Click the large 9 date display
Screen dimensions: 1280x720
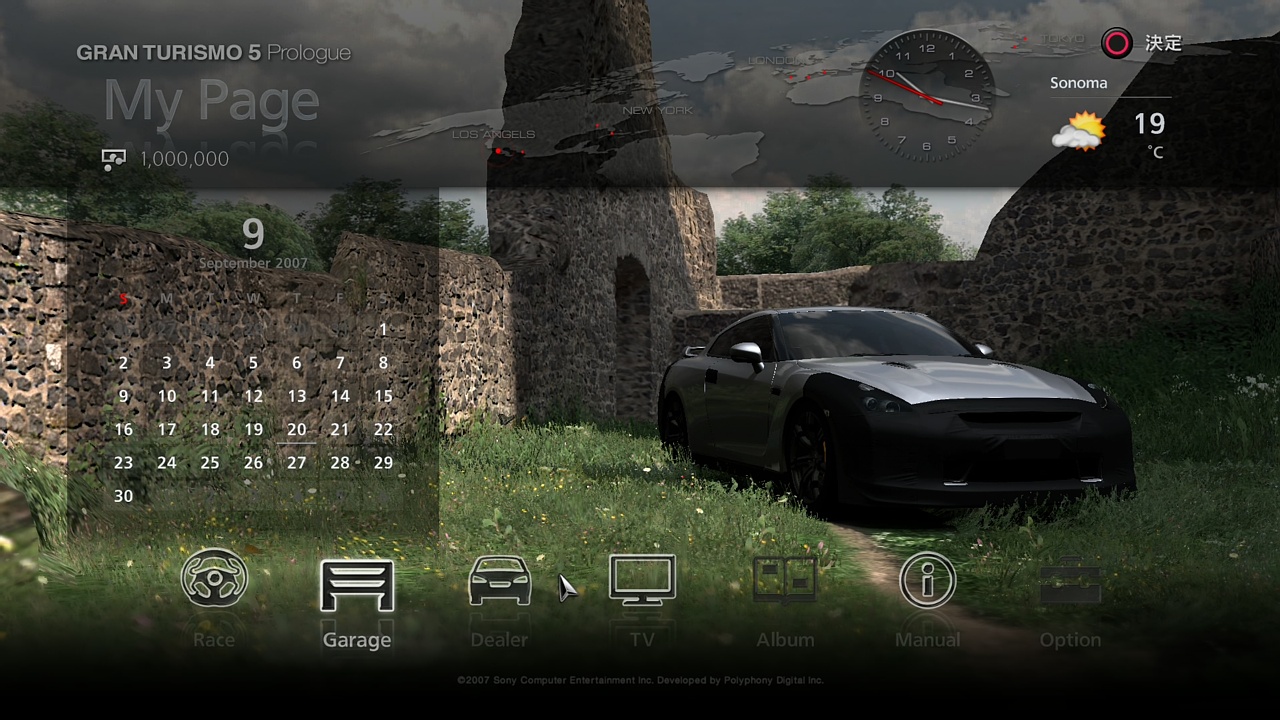252,234
